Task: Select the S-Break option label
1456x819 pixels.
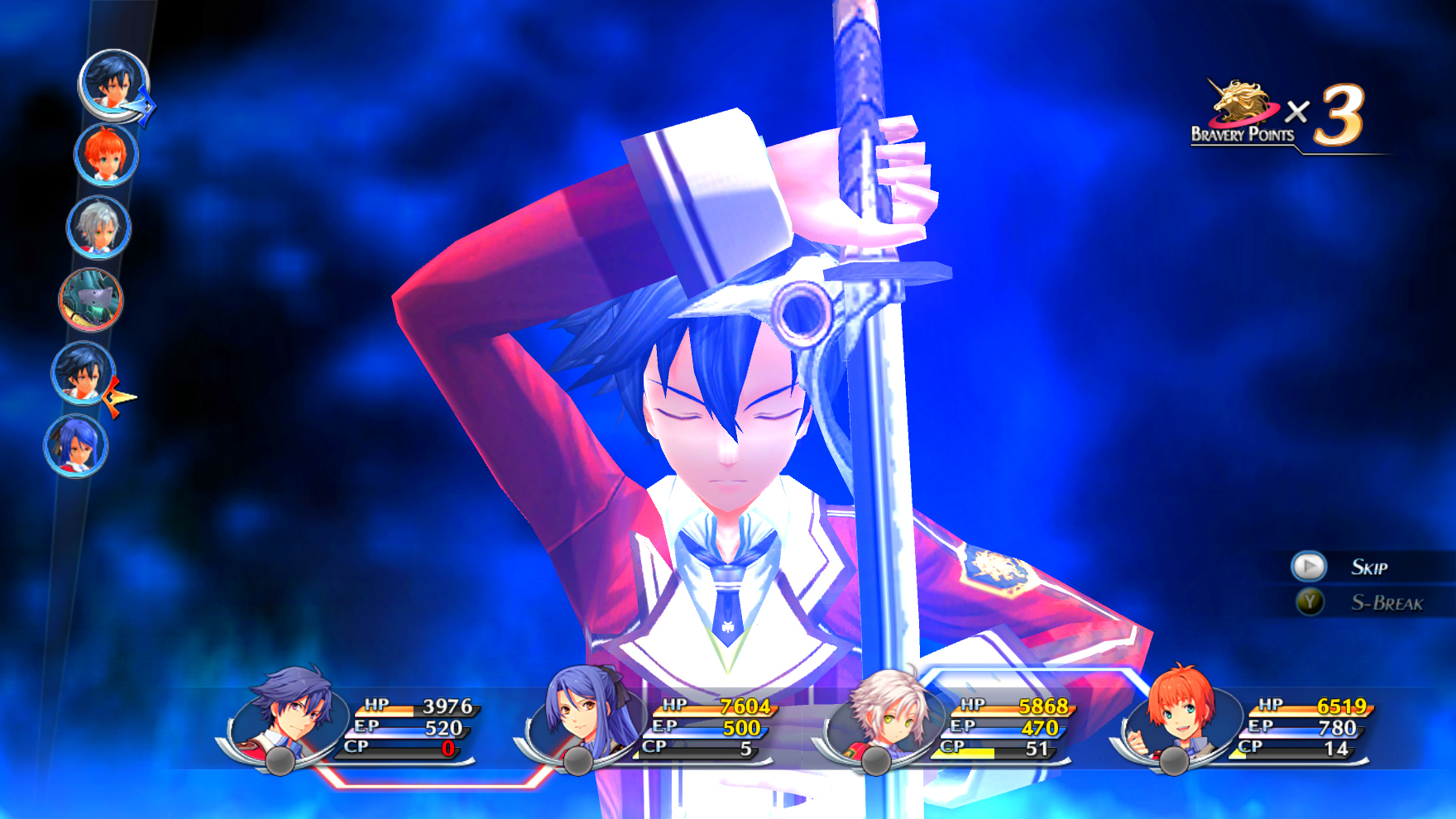Action: coord(1387,603)
